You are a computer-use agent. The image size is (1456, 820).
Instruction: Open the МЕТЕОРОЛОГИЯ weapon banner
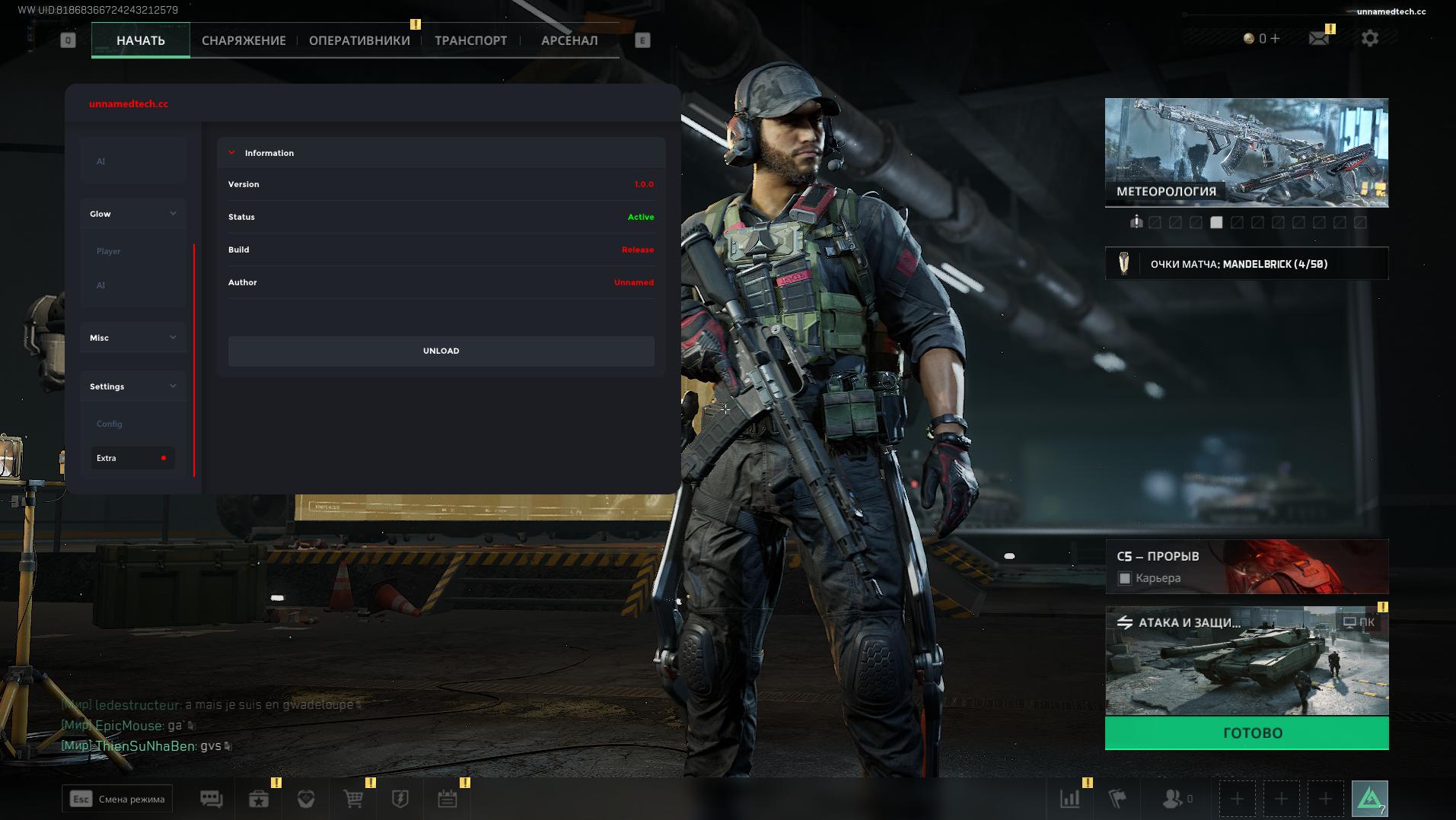tap(1247, 152)
